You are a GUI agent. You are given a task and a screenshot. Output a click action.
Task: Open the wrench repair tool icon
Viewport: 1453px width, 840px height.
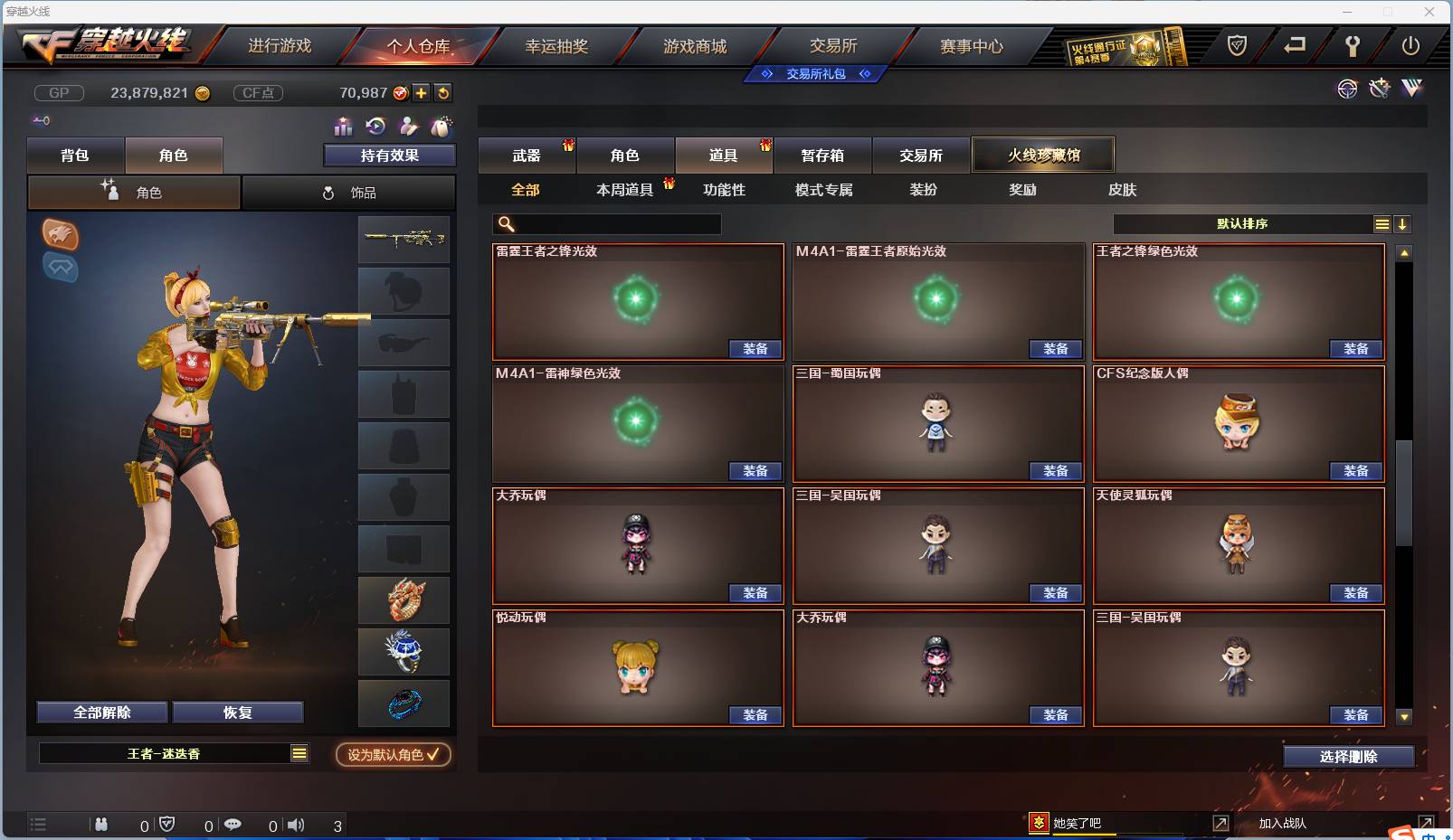1379,89
